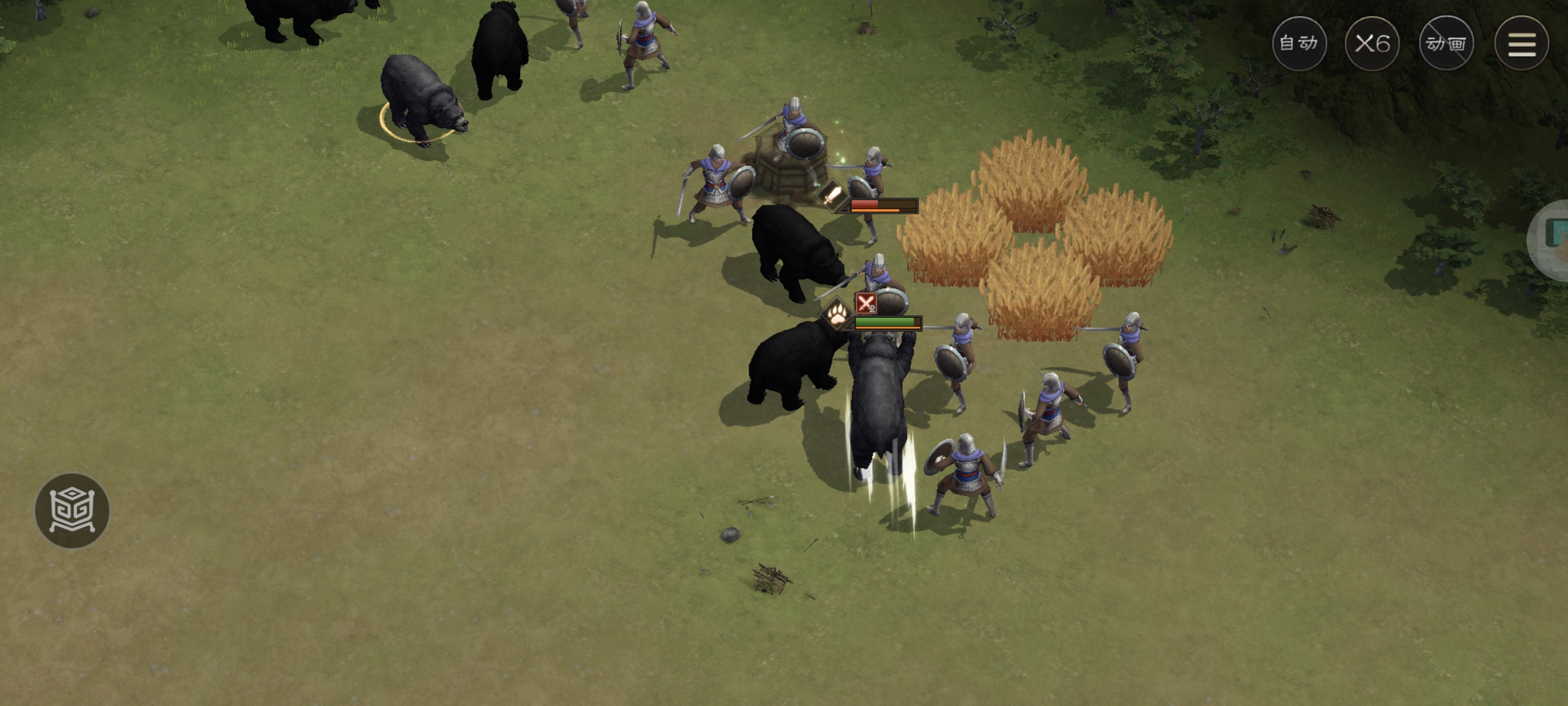Image resolution: width=1568 pixels, height=706 pixels.
Task: Toggle the 动画 animation button
Action: 1446,44
